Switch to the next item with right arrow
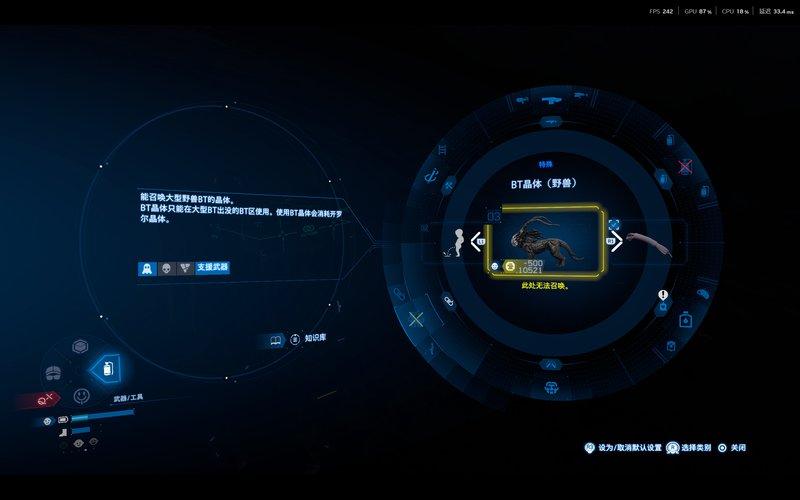Screen dimensions: 800x500 [x=616, y=241]
